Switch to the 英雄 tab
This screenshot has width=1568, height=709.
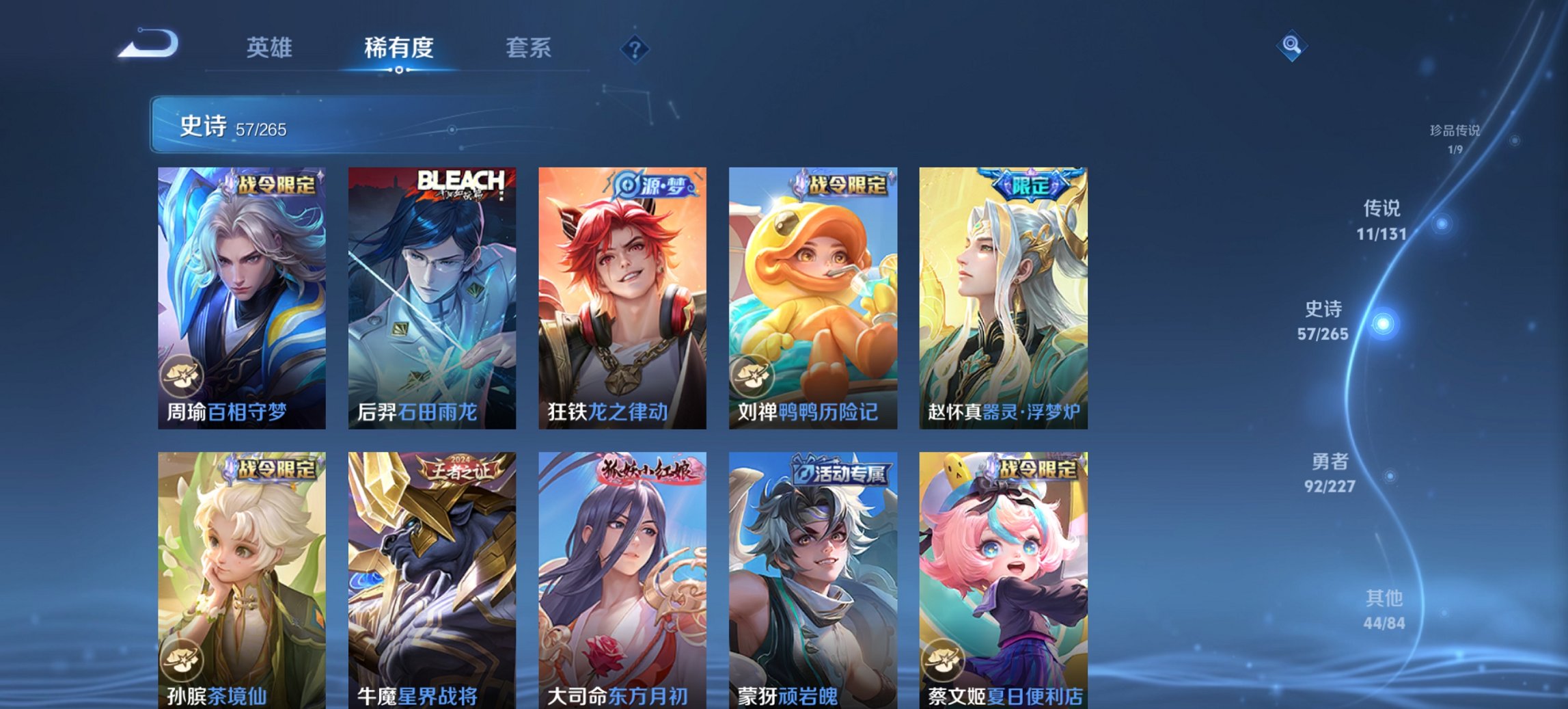[x=271, y=48]
